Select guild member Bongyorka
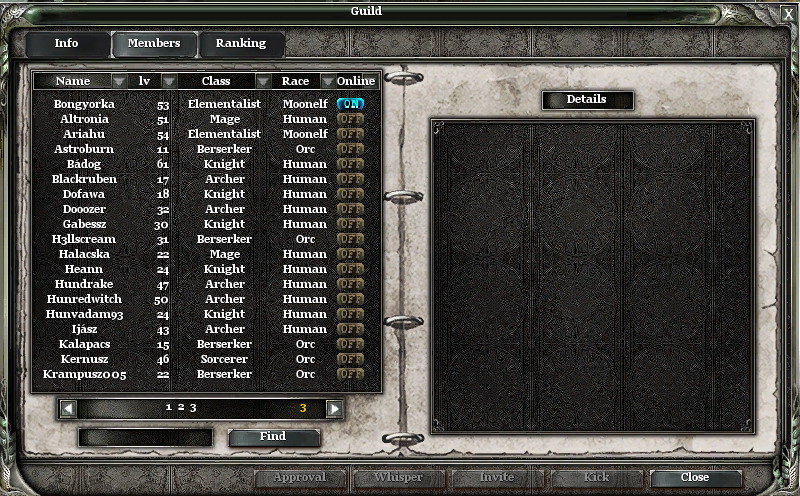 click(85, 104)
